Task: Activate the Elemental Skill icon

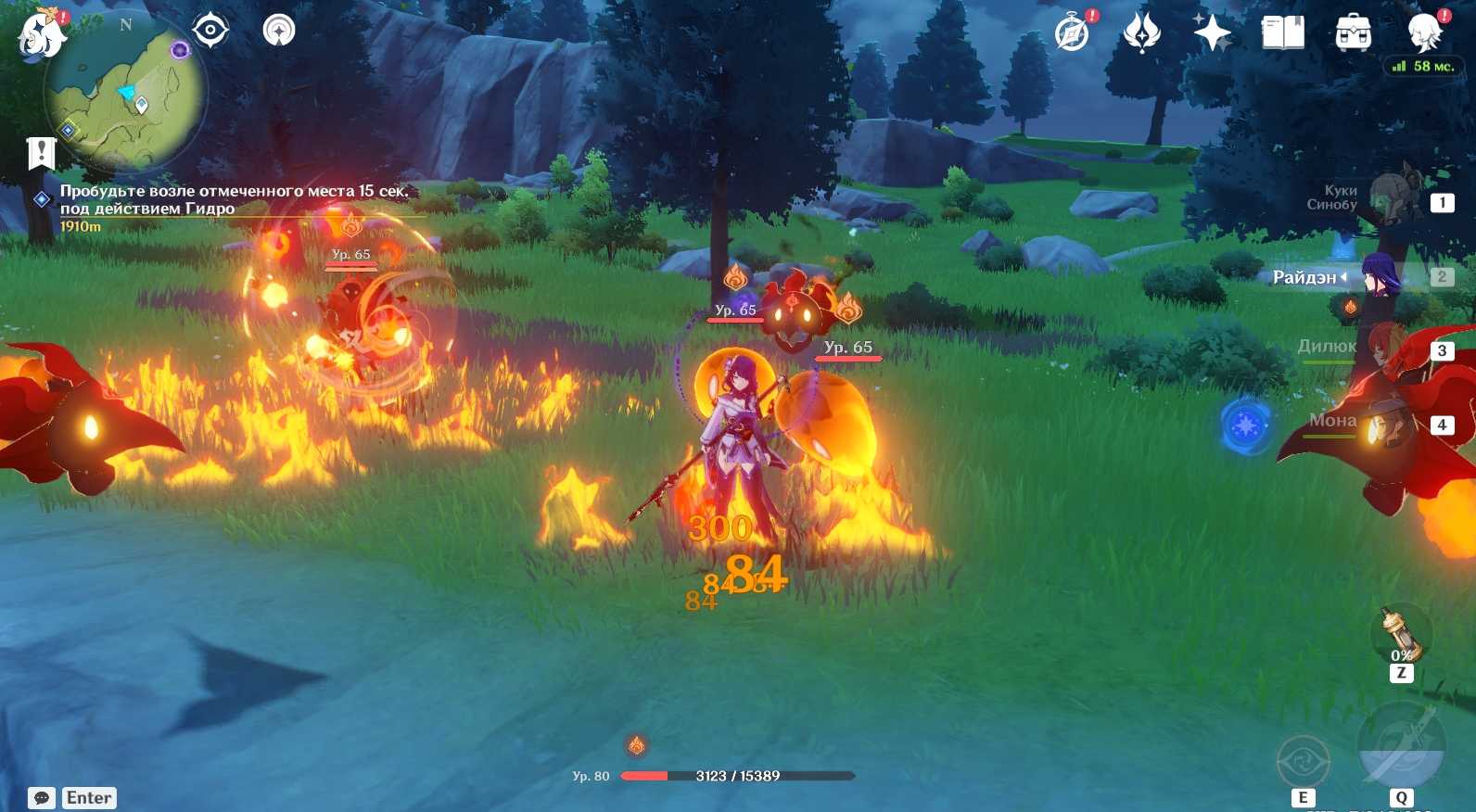Action: click(1303, 760)
